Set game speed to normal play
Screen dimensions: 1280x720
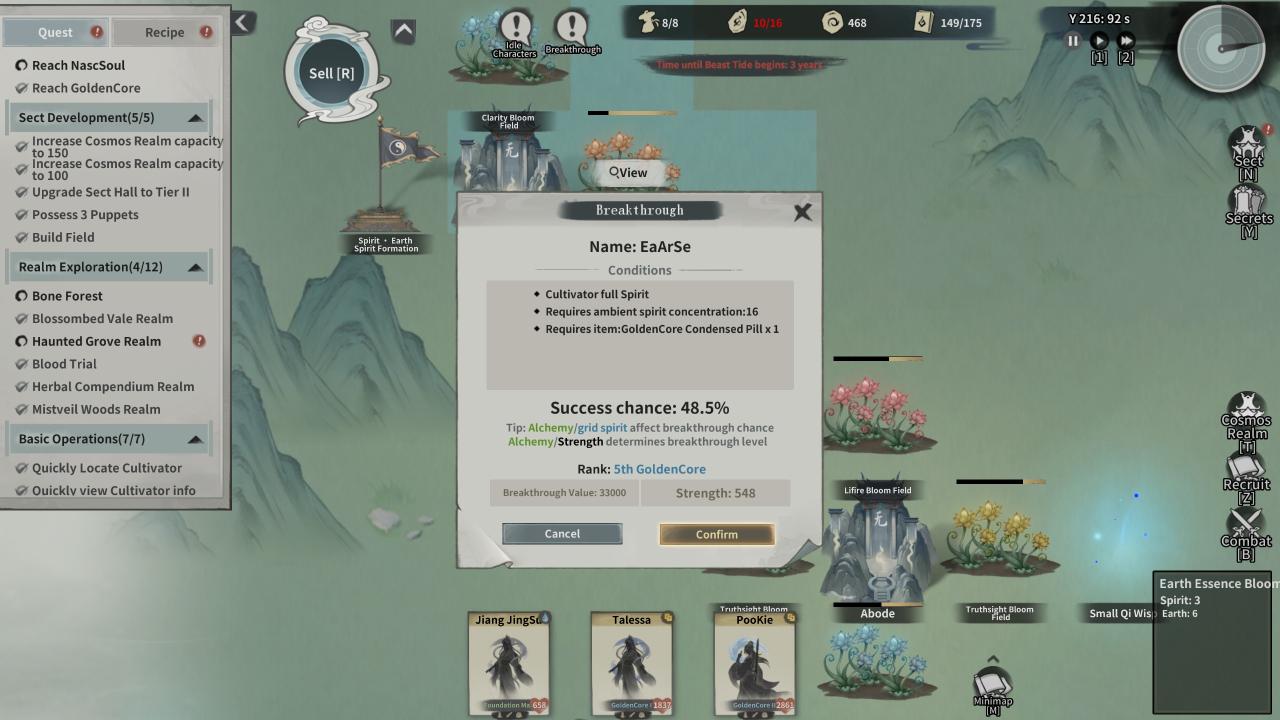tap(1099, 41)
